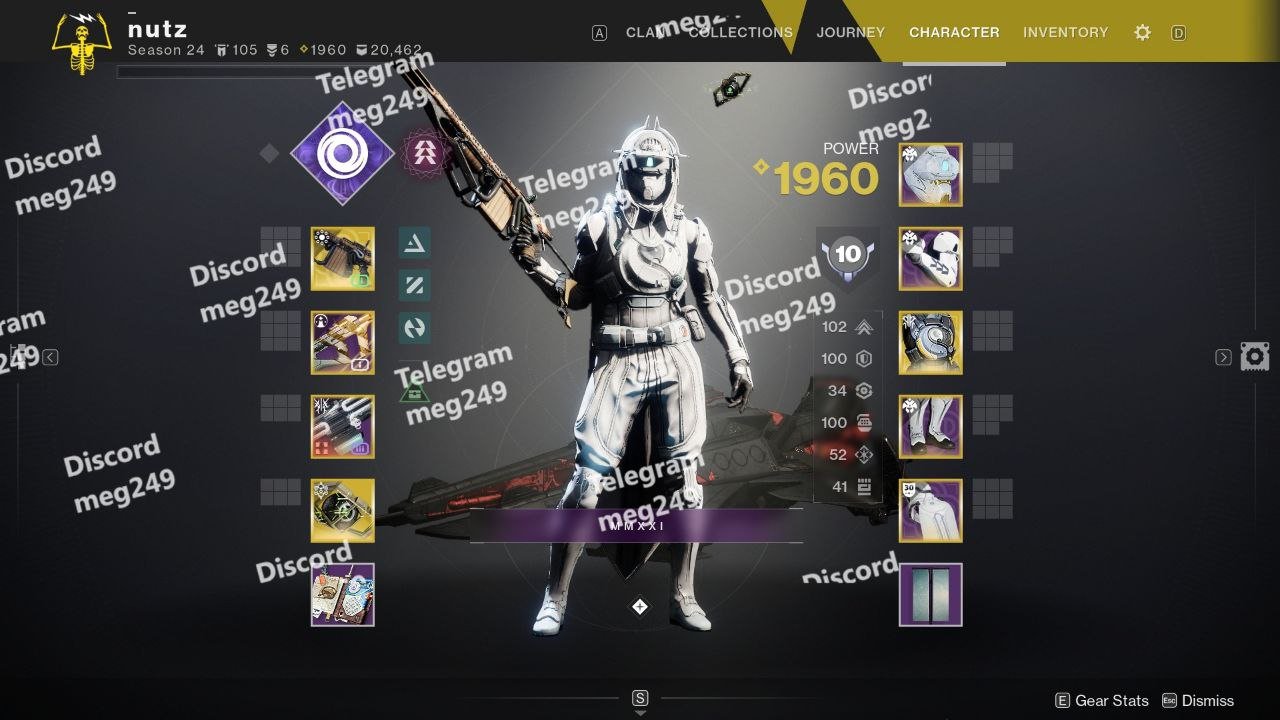The height and width of the screenshot is (720, 1280).
Task: Select the leg armor slot
Action: coord(930,427)
